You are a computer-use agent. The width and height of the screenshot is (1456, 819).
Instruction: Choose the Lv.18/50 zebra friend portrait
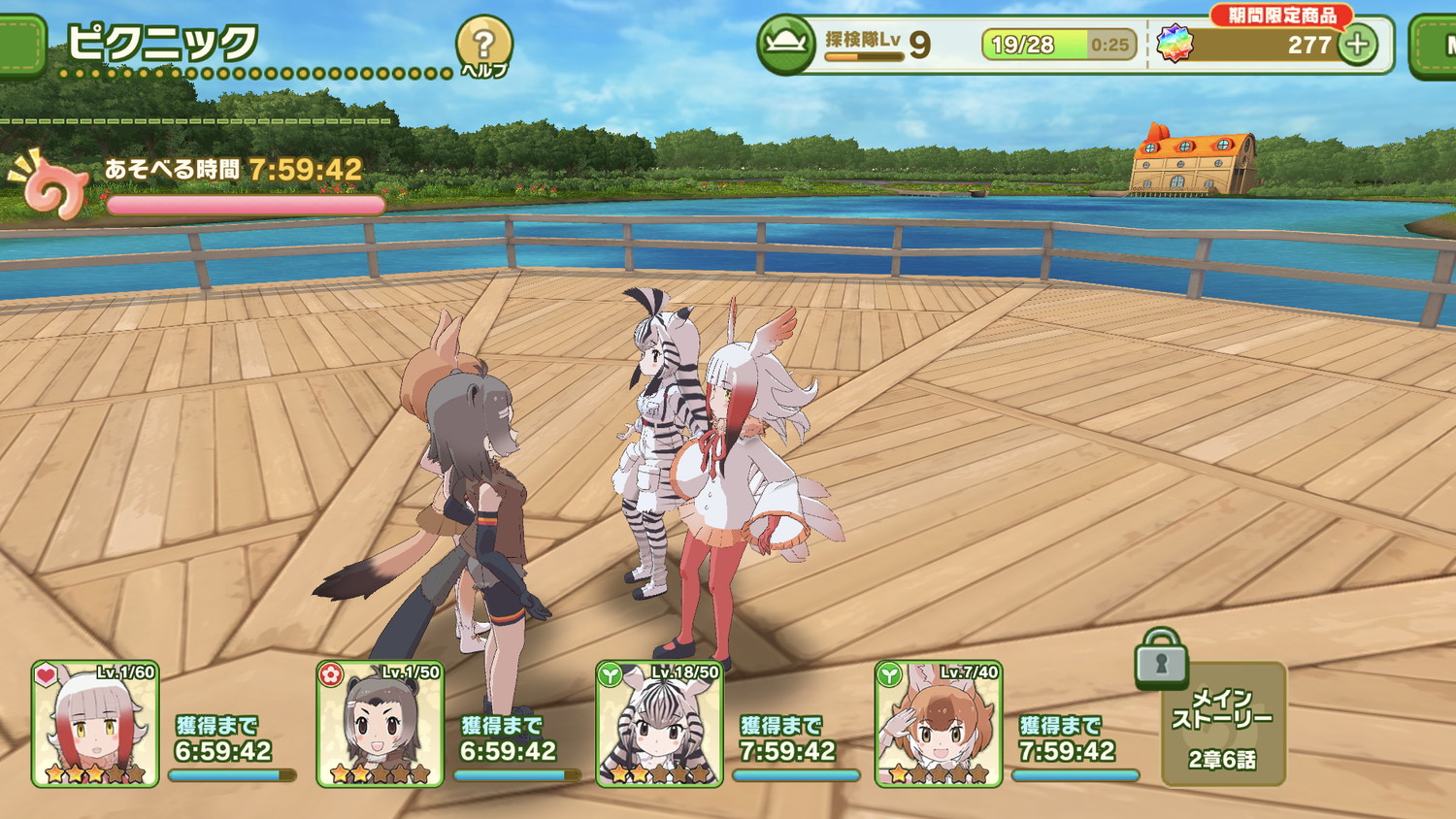pyautogui.click(x=659, y=724)
